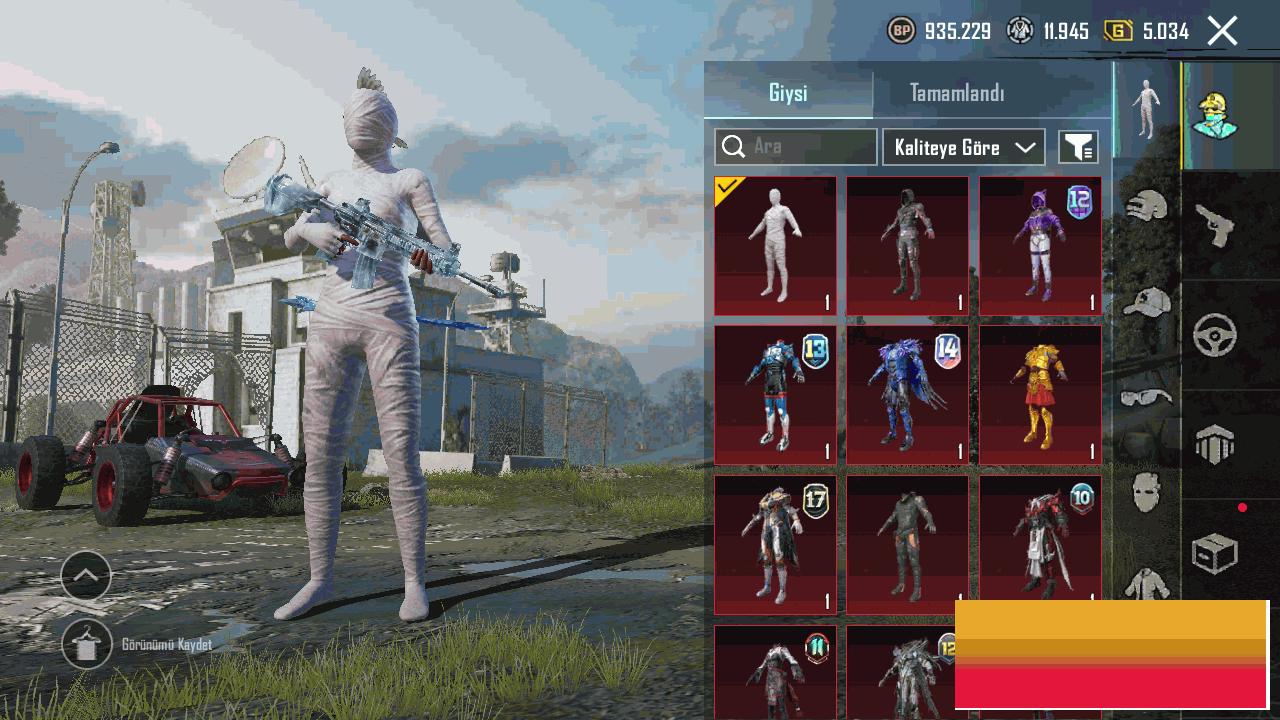The width and height of the screenshot is (1280, 720).
Task: Switch to the Giysi tab
Action: click(x=788, y=93)
